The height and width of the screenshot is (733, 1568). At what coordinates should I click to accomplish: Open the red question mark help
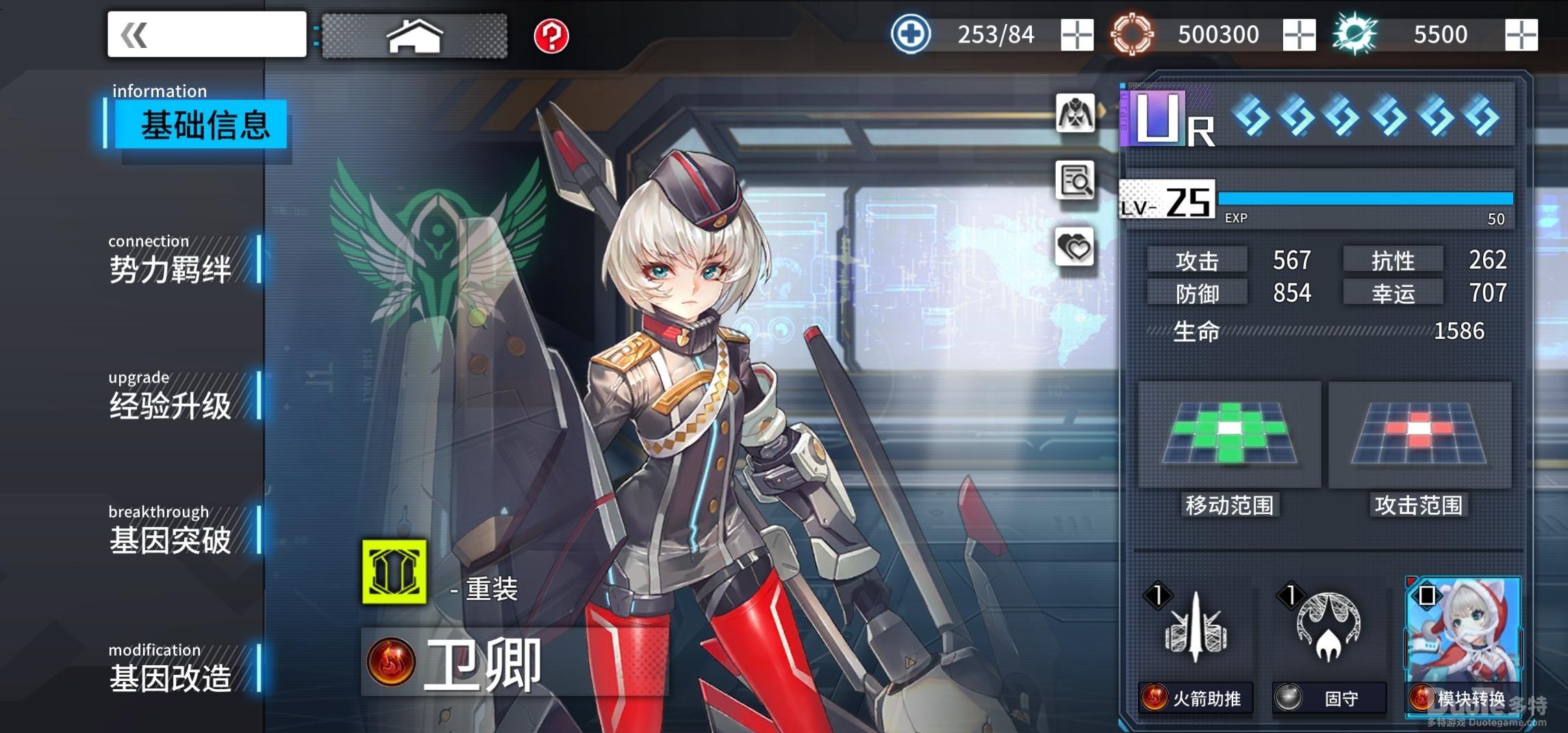pyautogui.click(x=551, y=36)
